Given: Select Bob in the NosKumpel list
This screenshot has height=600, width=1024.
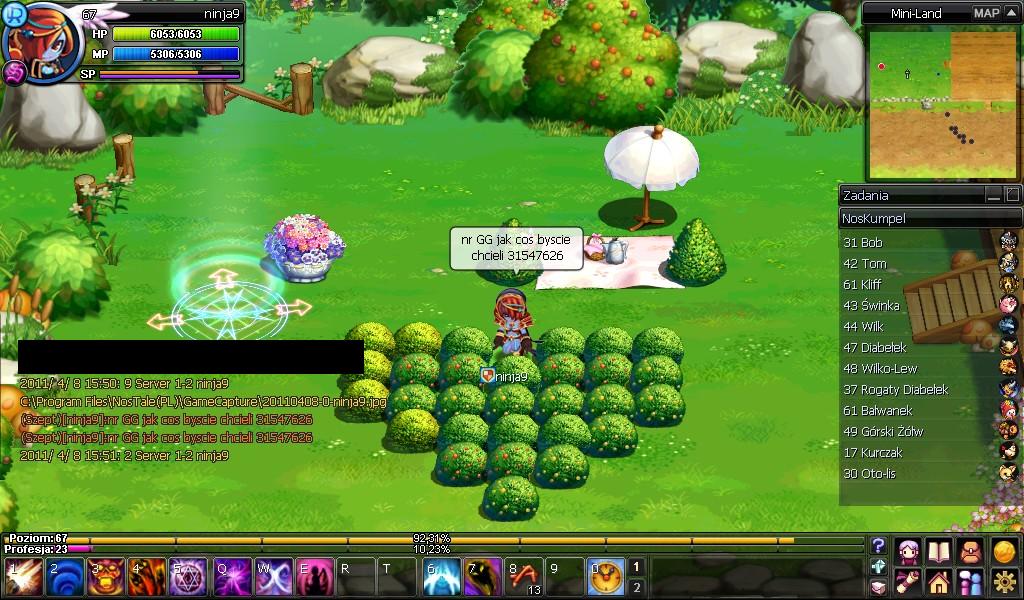Looking at the screenshot, I should (x=864, y=242).
